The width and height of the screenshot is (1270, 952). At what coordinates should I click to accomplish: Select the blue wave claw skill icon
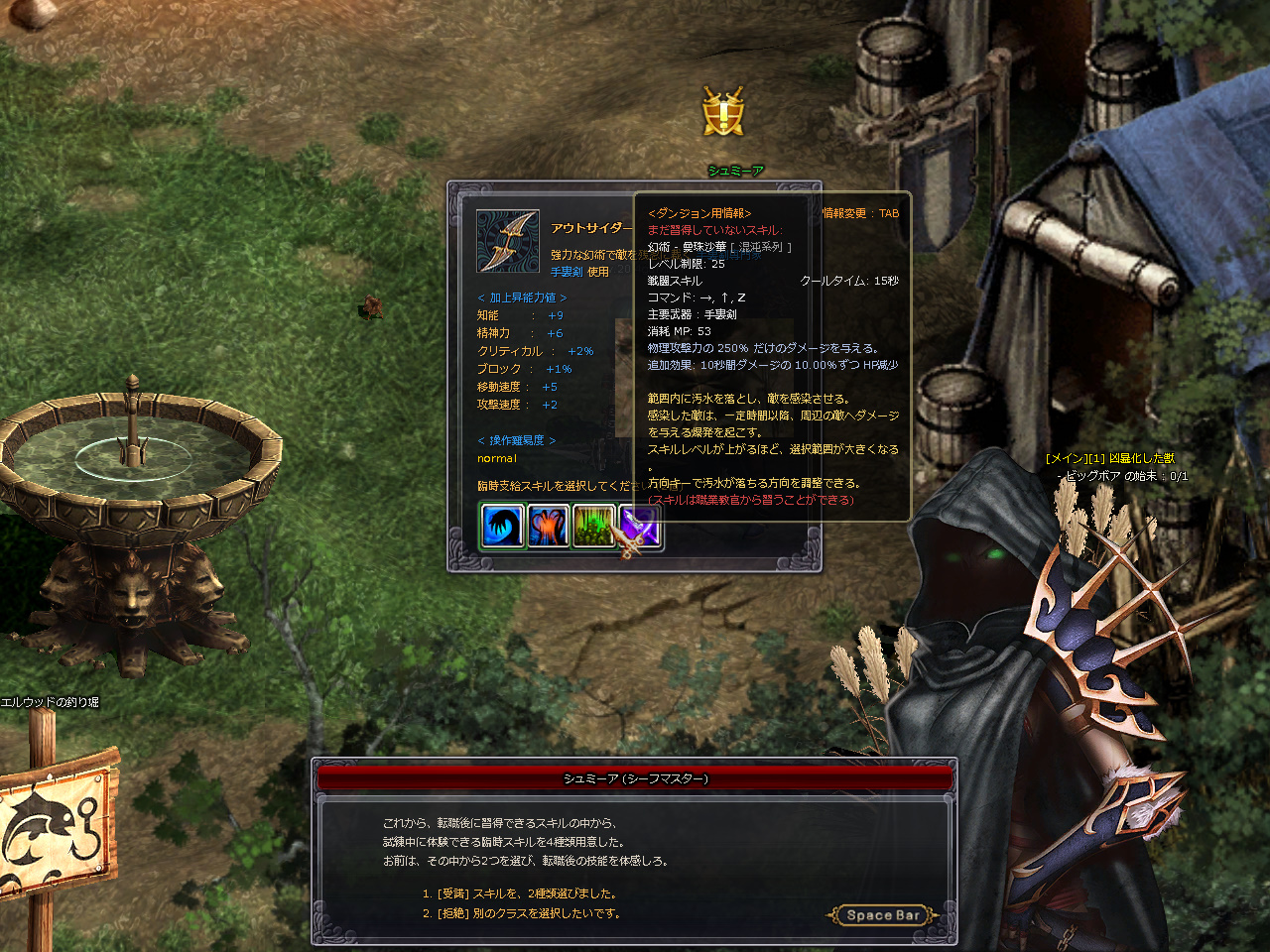(502, 526)
